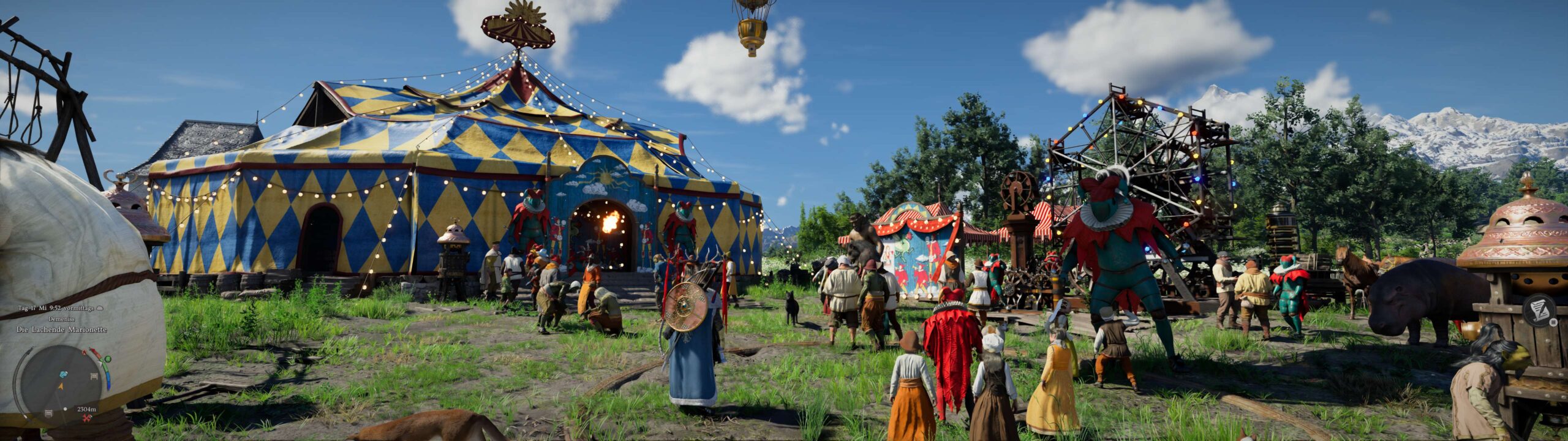
Task: Select the blue marker on the minimap
Action: pos(64,374)
